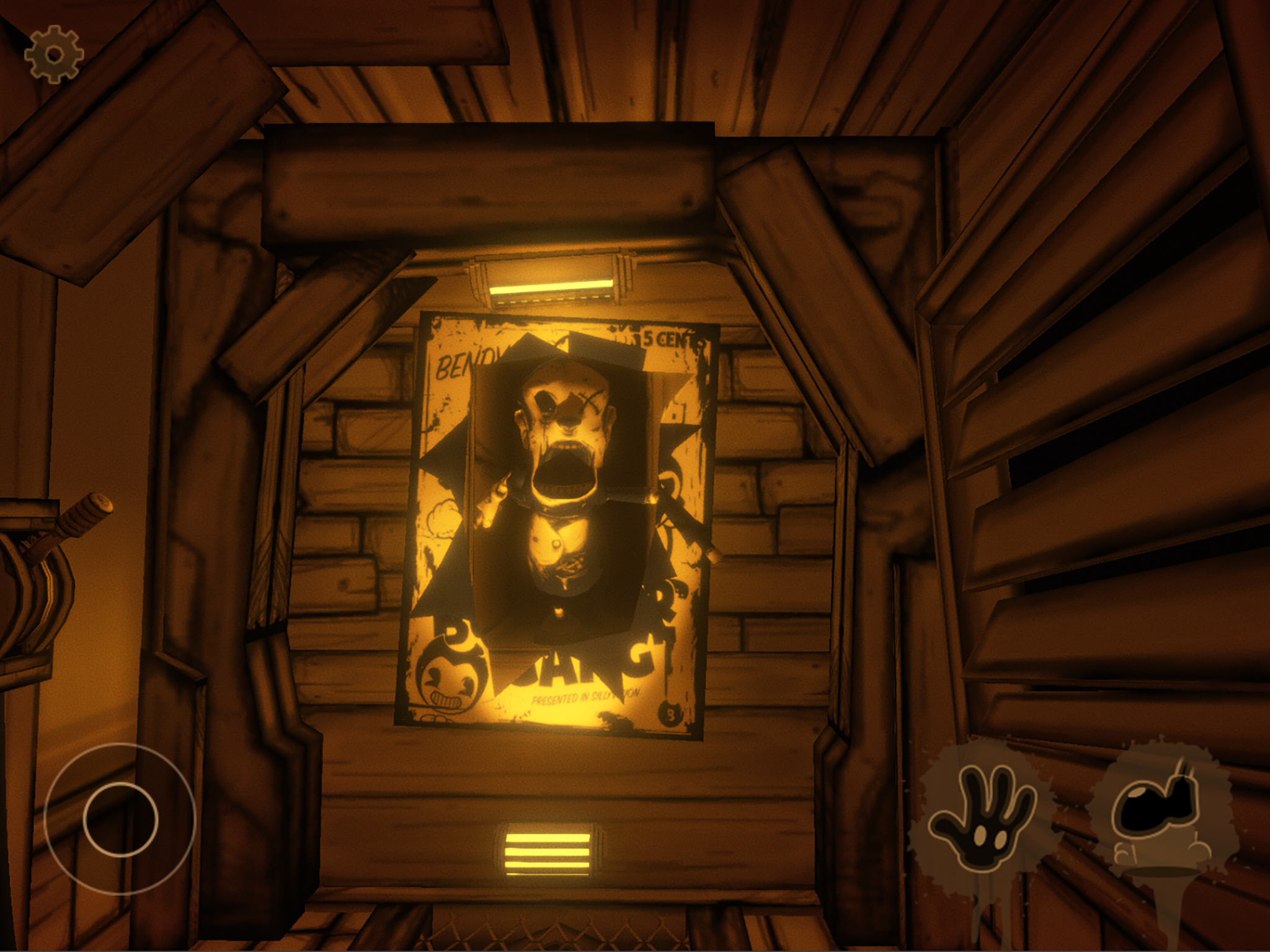Screen dimensions: 1270x952
Task: Open the settings gear icon
Action: [x=55, y=55]
